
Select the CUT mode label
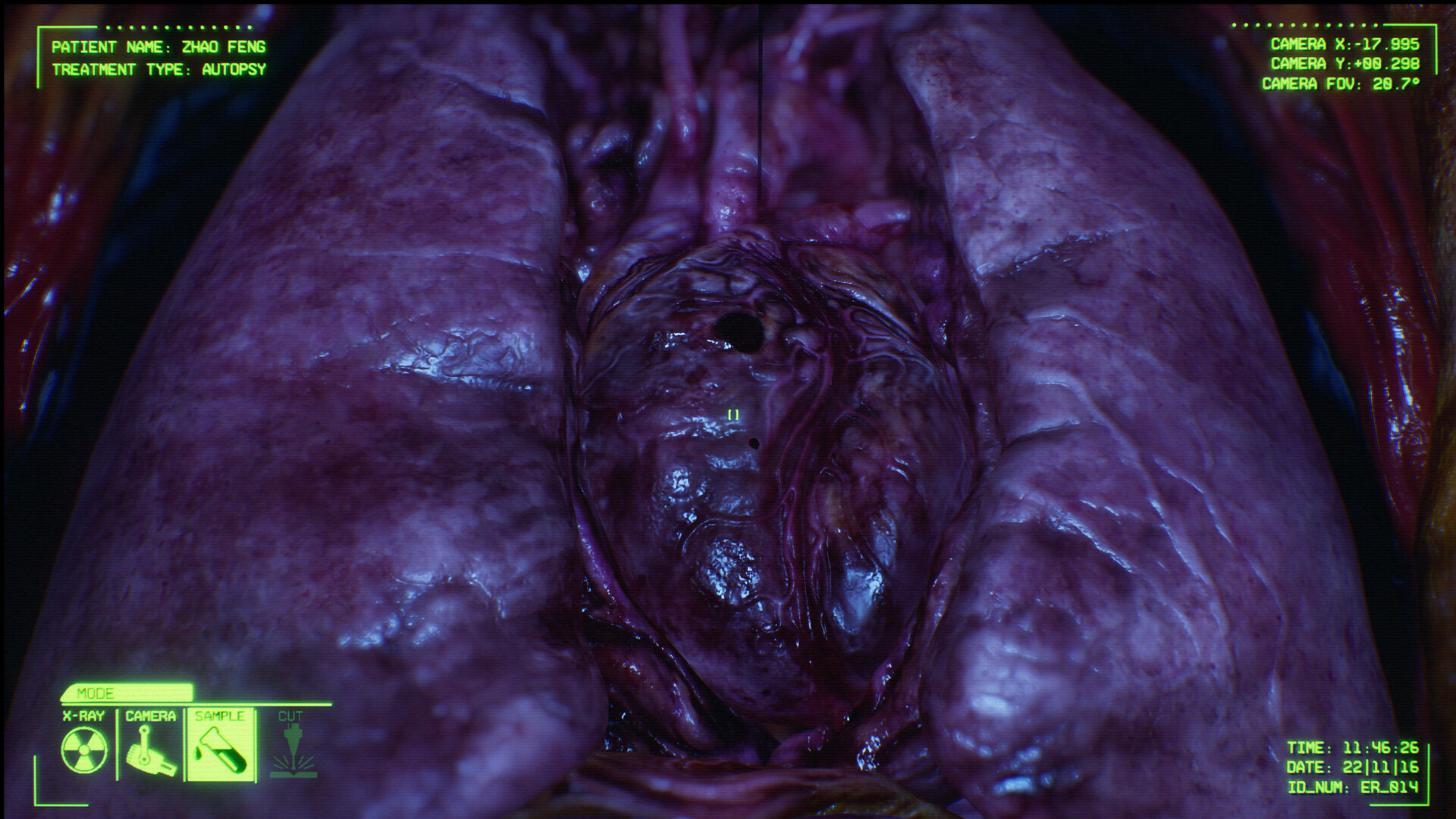point(291,715)
